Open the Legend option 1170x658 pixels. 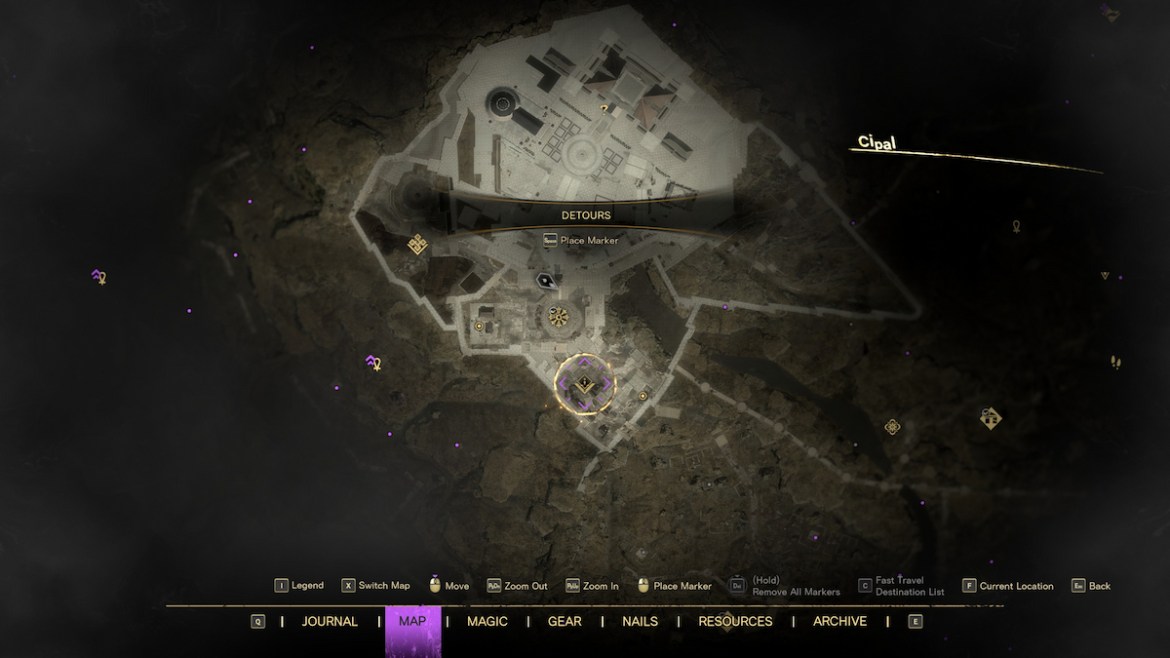[x=300, y=586]
